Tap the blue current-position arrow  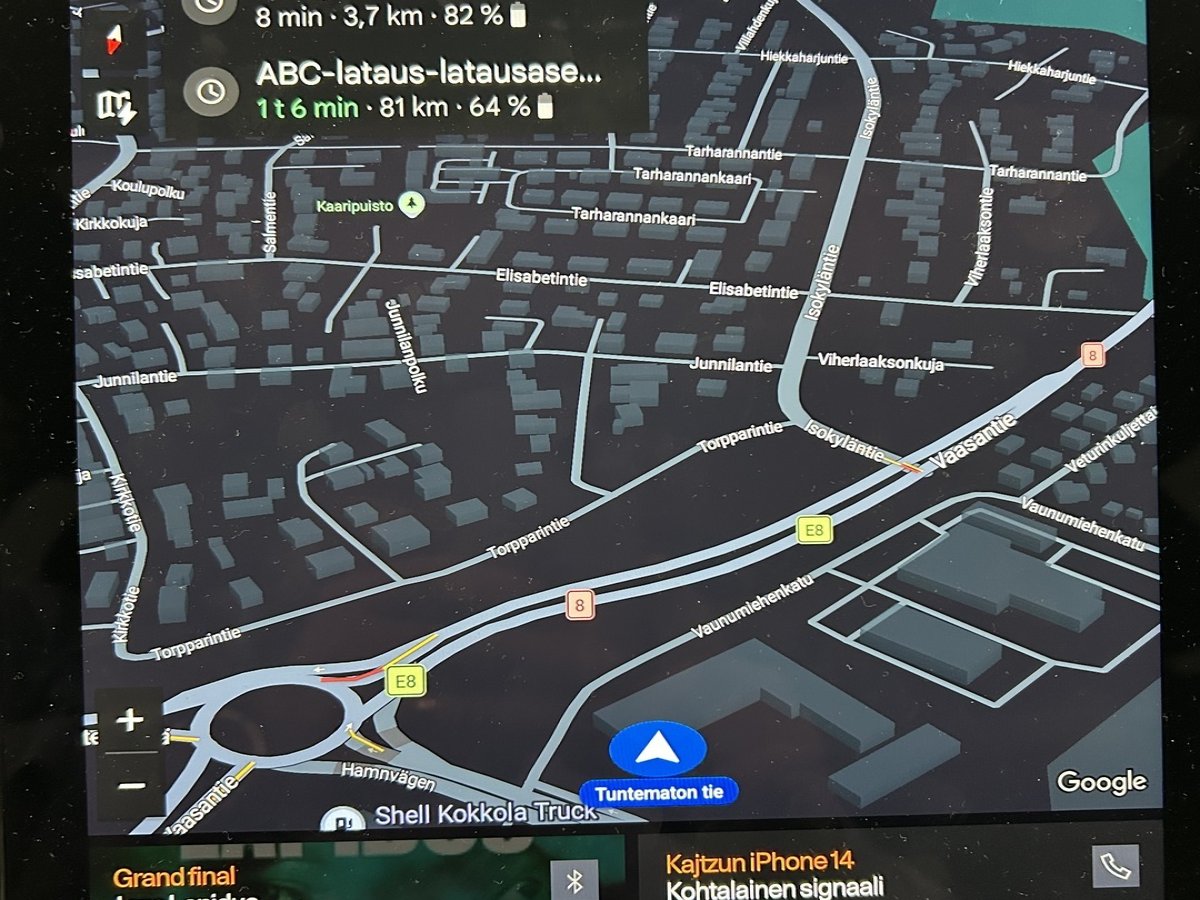[x=657, y=748]
